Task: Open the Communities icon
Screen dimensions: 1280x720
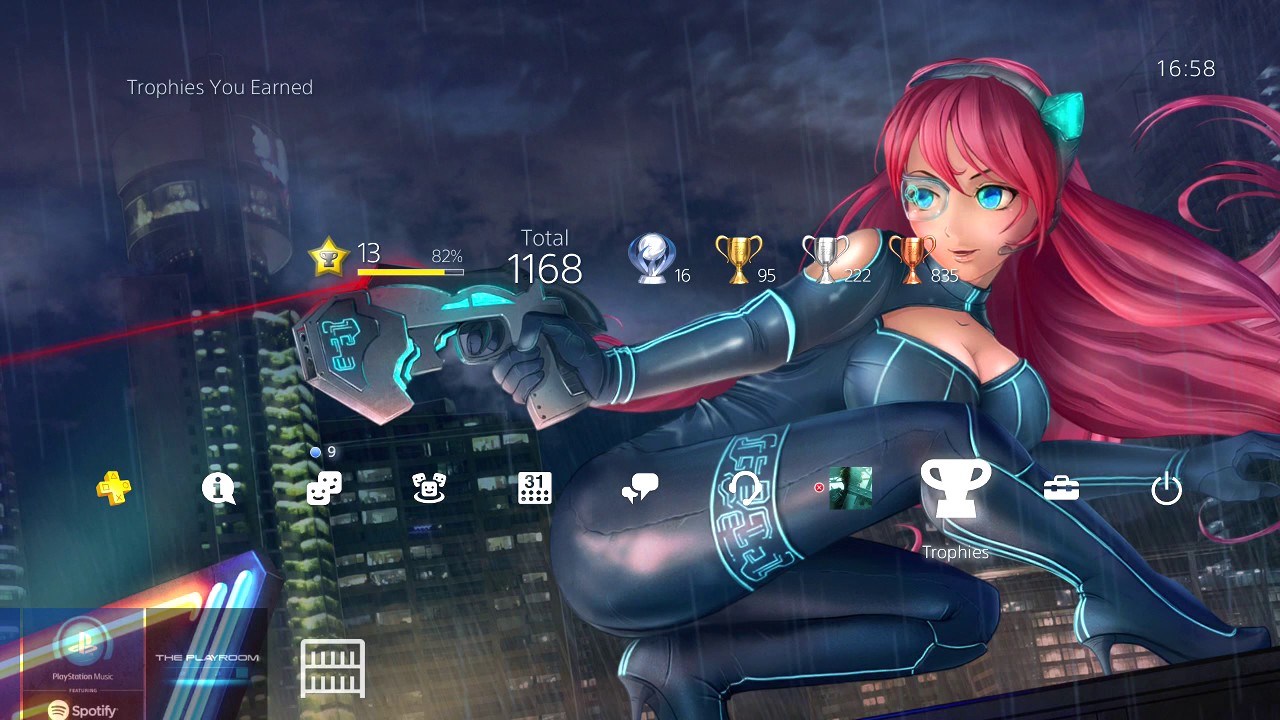Action: pyautogui.click(x=428, y=489)
